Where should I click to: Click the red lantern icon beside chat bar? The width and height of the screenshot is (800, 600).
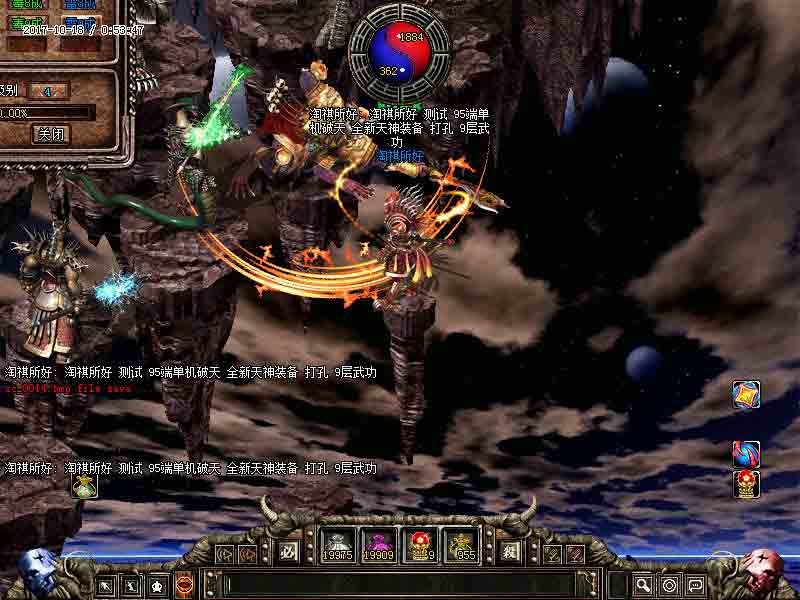click(x=184, y=585)
